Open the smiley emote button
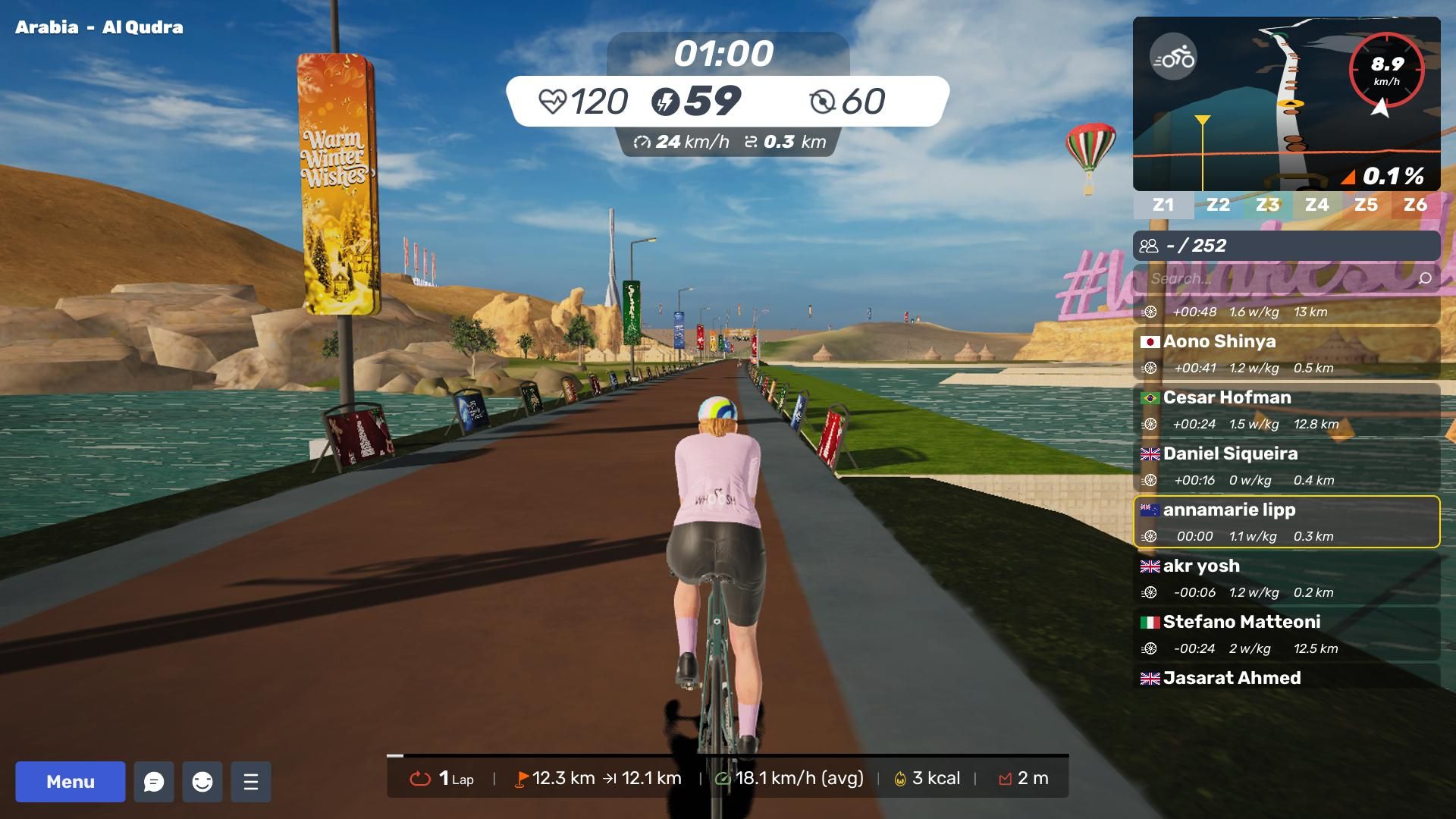The width and height of the screenshot is (1456, 819). tap(202, 782)
